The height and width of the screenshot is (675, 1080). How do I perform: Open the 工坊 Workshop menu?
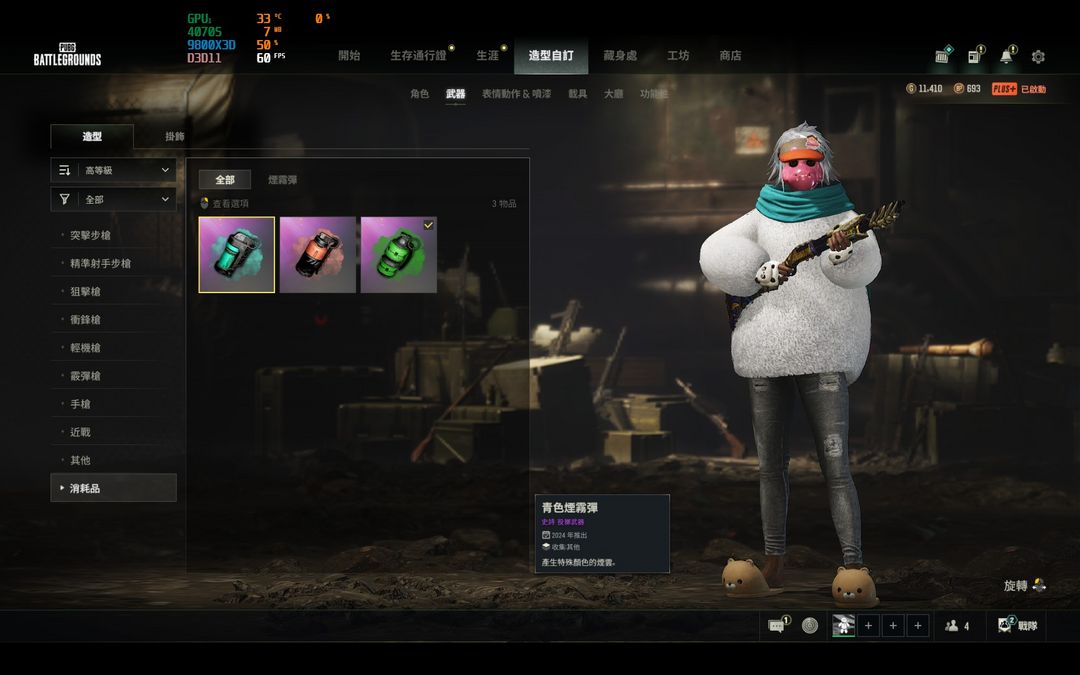coord(678,56)
